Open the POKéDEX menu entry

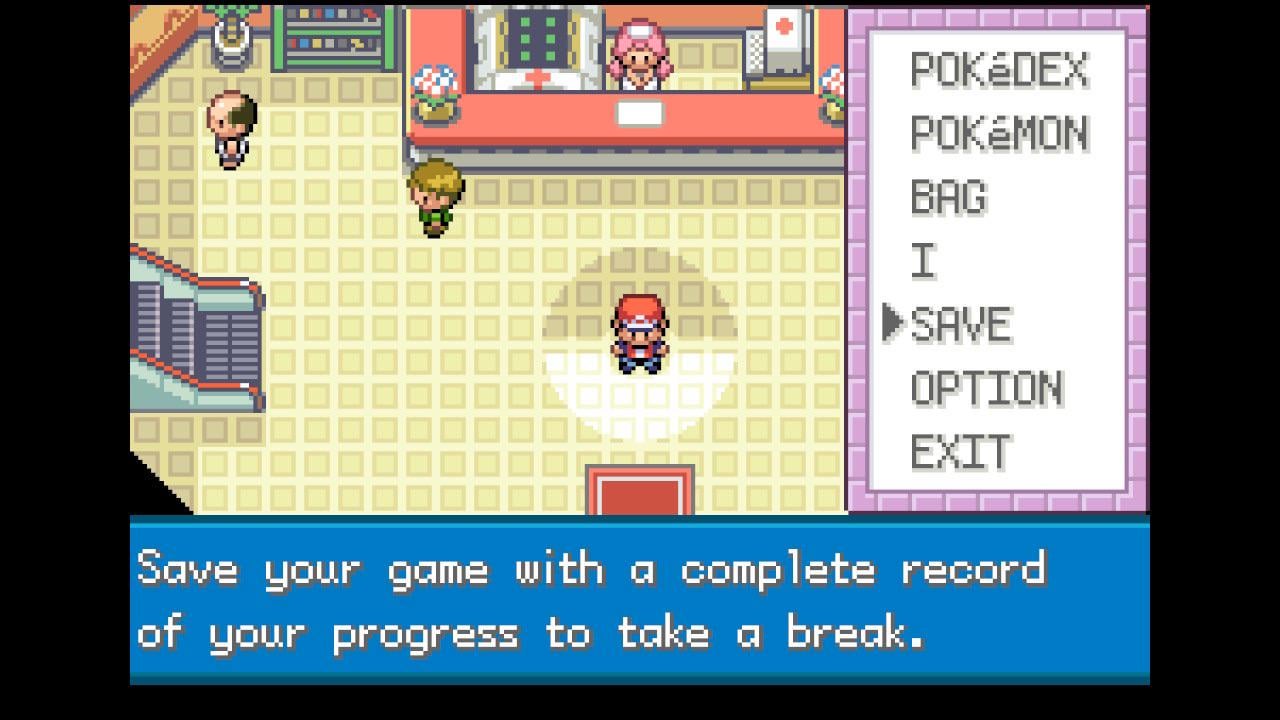(x=998, y=70)
